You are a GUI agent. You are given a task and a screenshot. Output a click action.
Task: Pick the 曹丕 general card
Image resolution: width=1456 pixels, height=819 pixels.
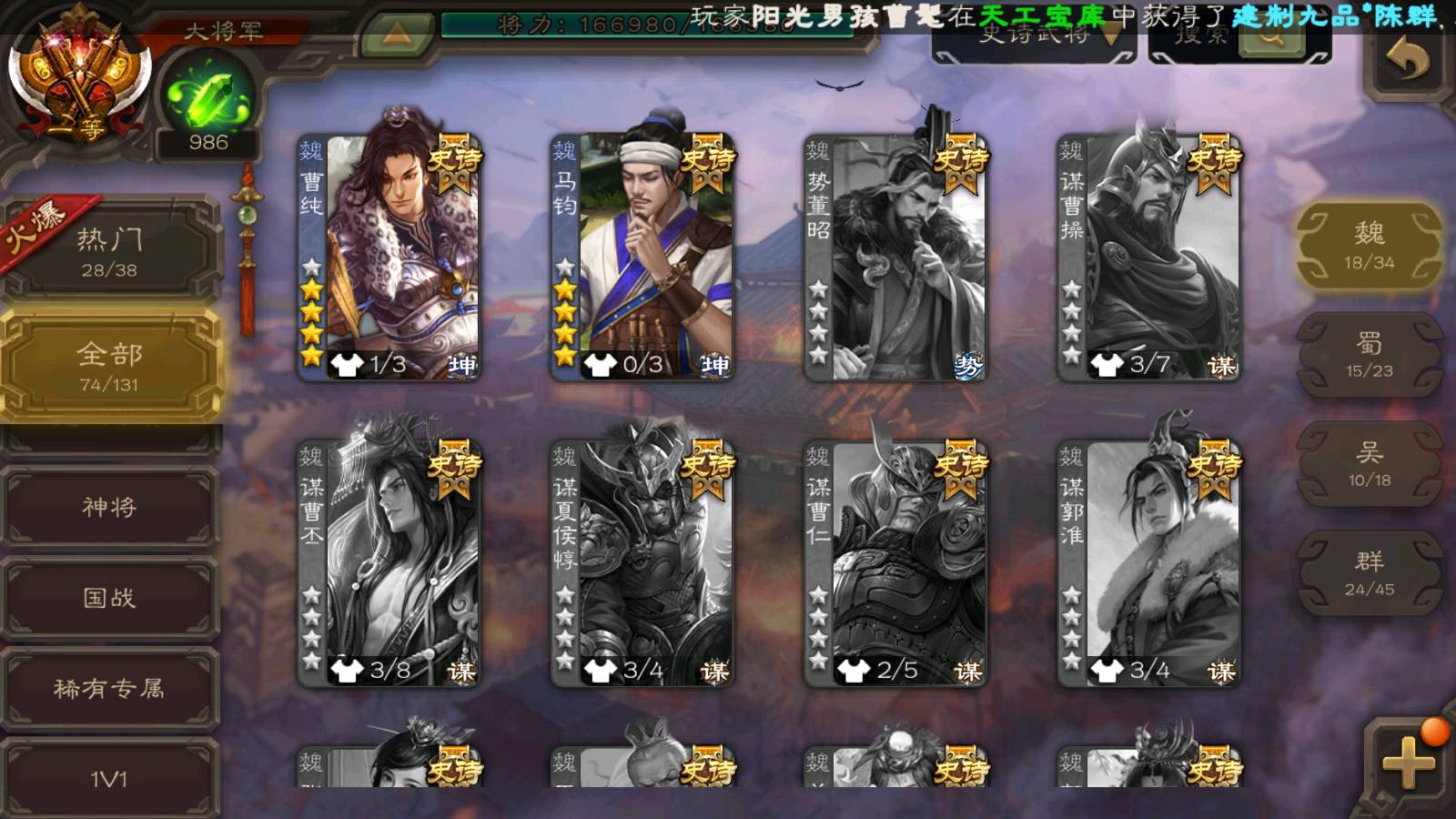pyautogui.click(x=389, y=562)
